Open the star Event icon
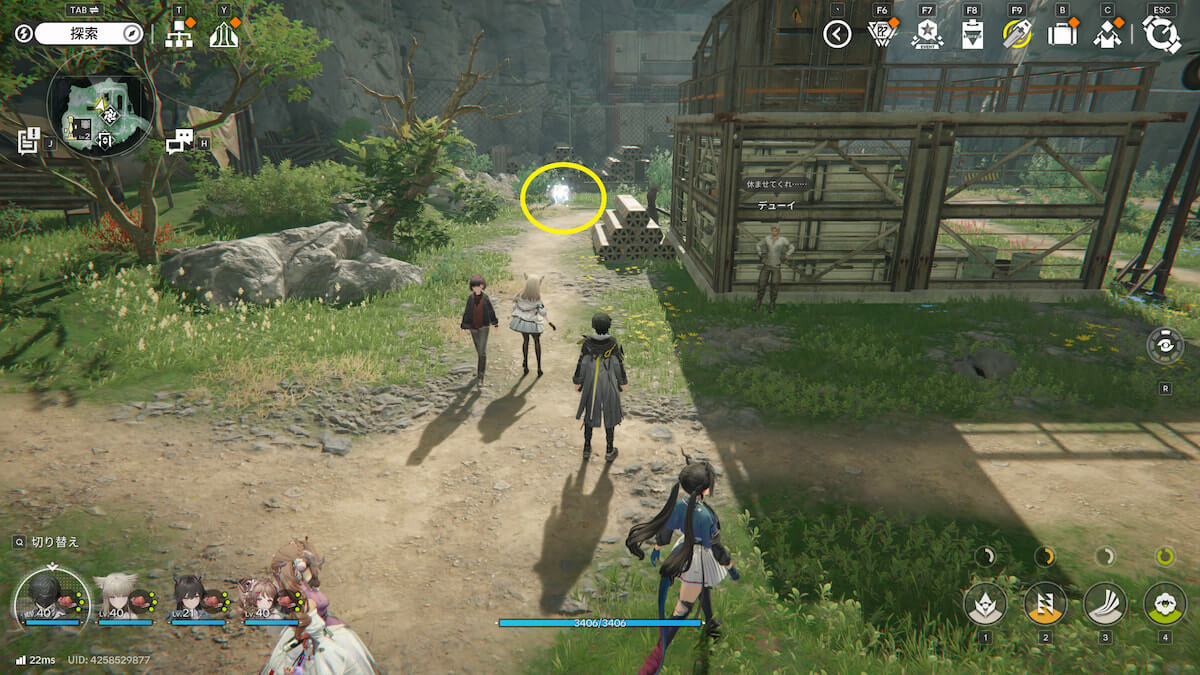This screenshot has width=1200, height=675. point(927,35)
